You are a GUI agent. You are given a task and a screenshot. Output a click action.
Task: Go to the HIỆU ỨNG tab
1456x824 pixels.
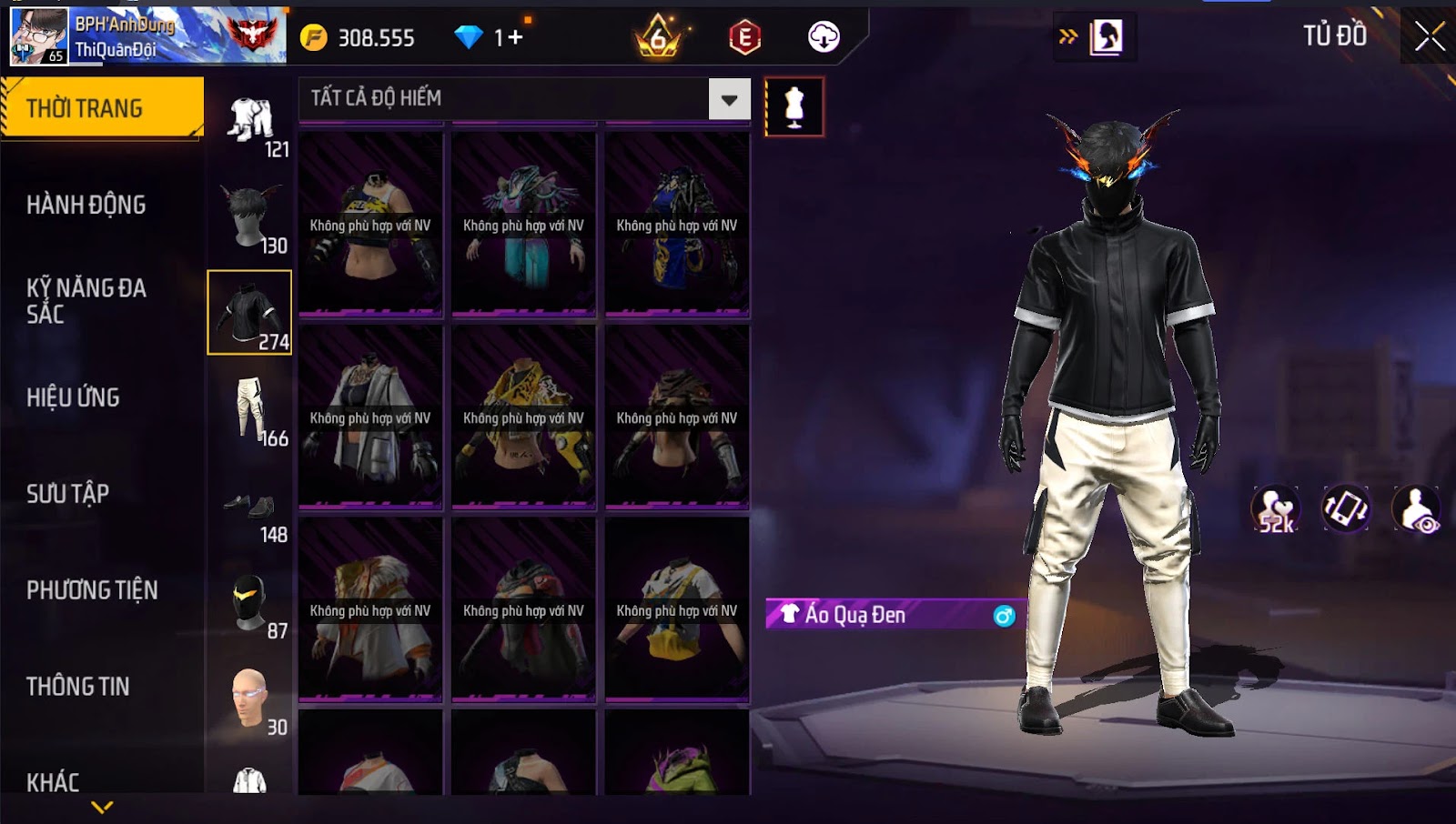(74, 397)
